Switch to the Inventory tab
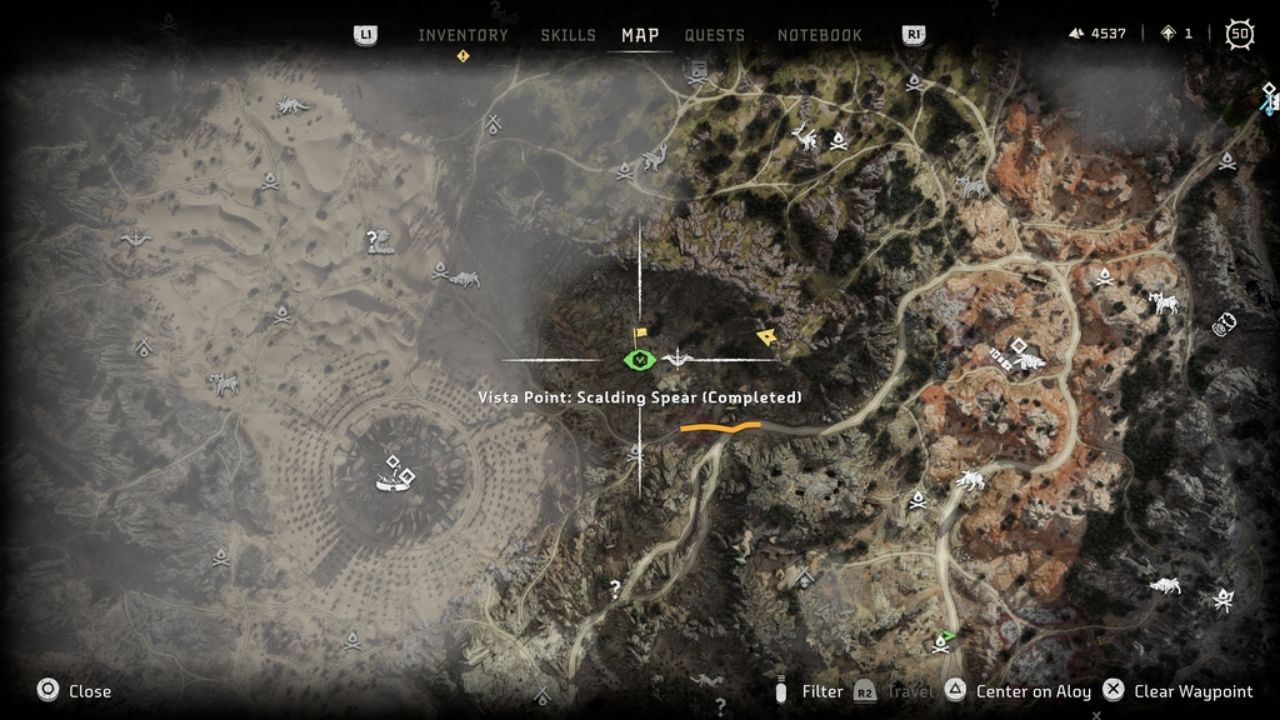The height and width of the screenshot is (720, 1280). [x=463, y=35]
